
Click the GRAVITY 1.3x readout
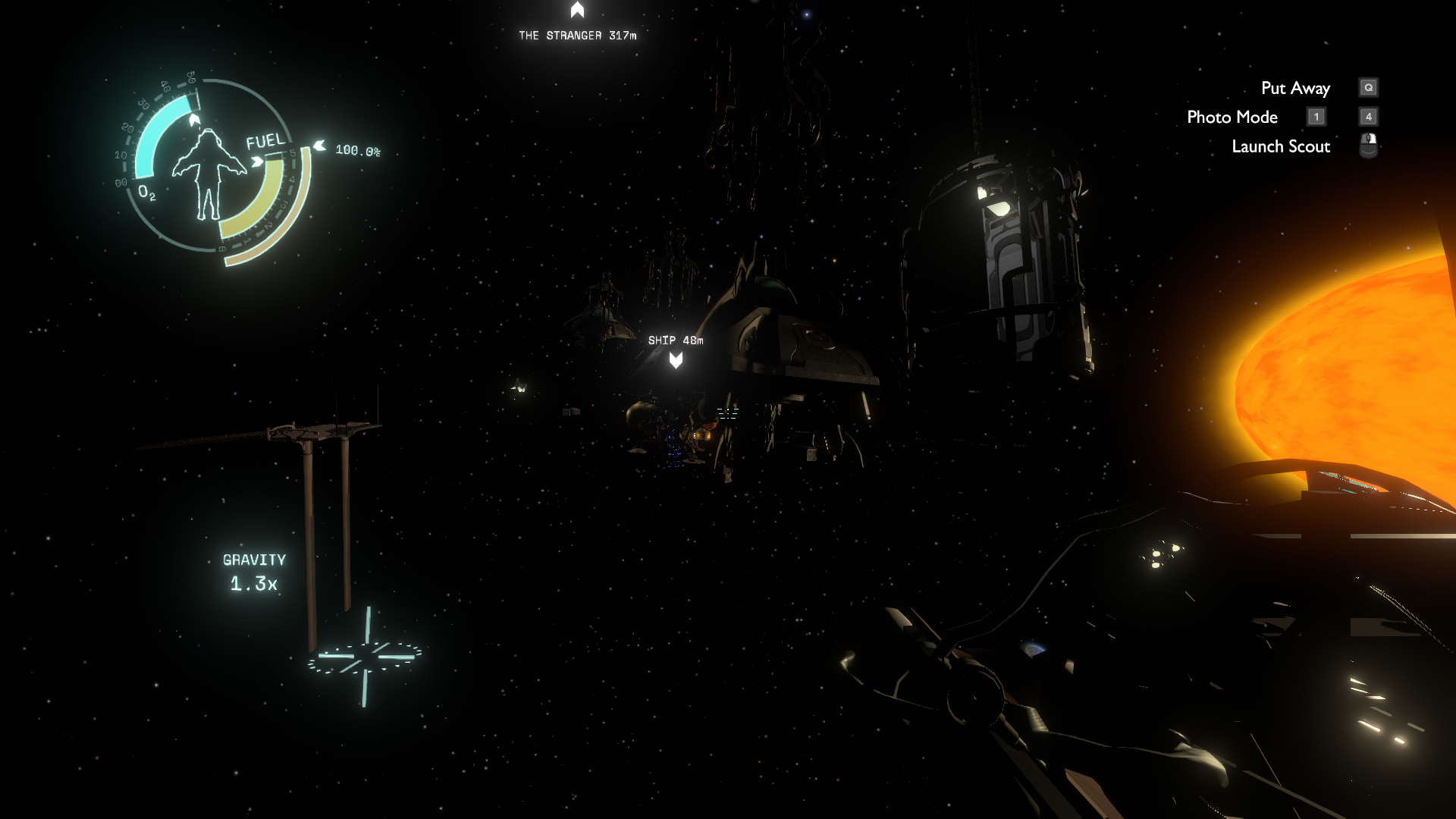click(x=253, y=571)
